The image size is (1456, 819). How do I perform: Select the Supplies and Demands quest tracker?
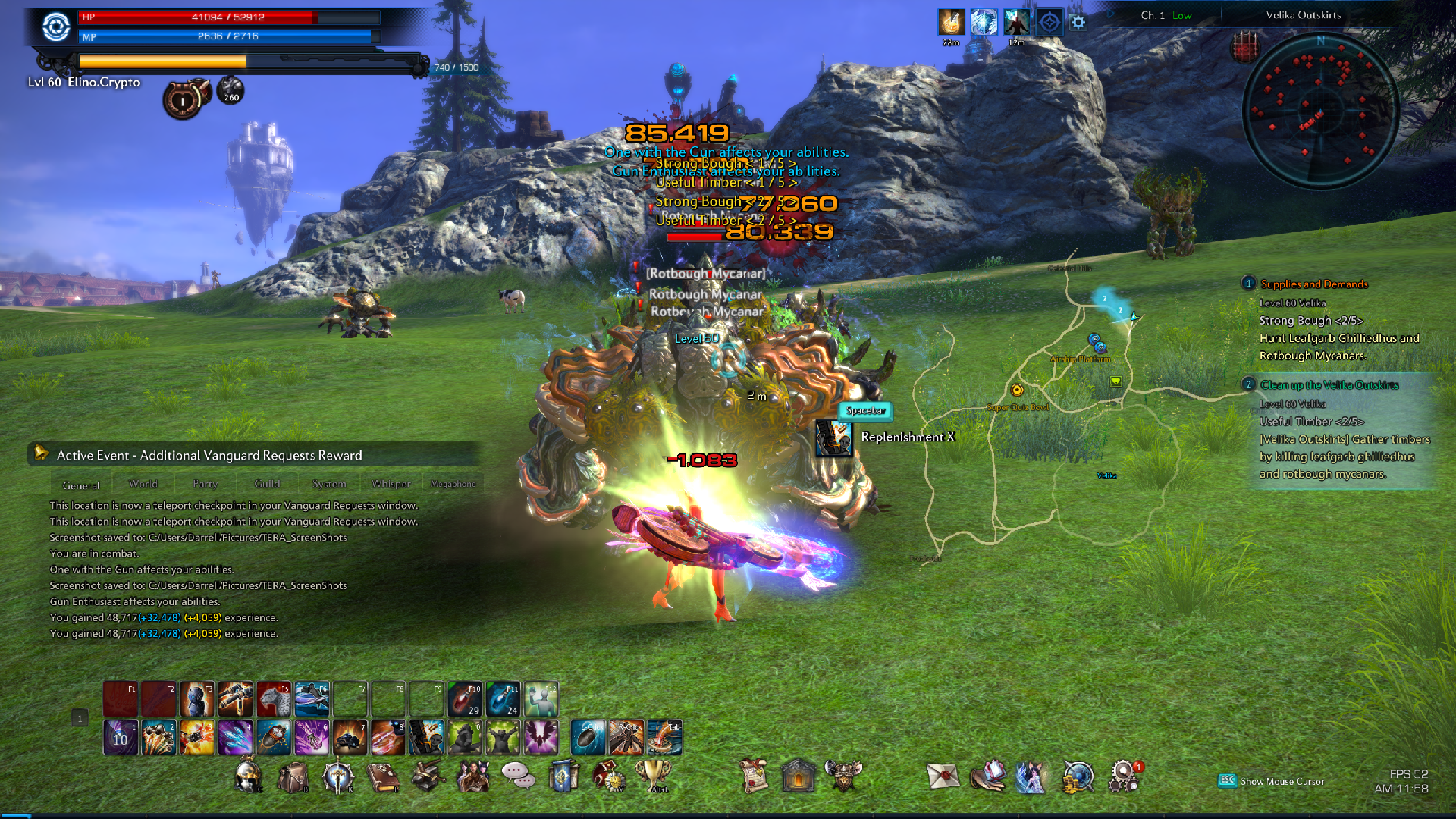[x=1313, y=284]
